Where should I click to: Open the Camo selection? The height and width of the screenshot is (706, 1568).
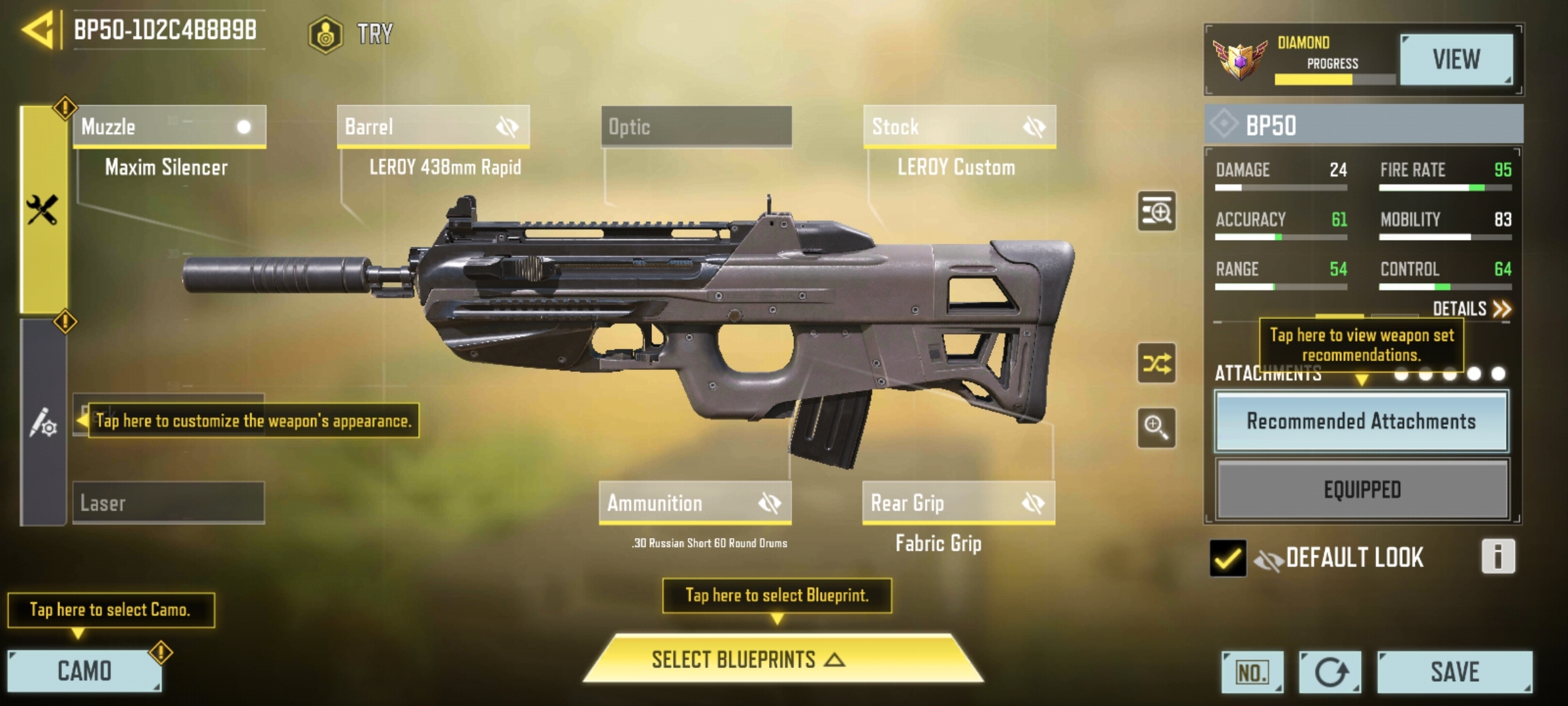click(x=84, y=671)
